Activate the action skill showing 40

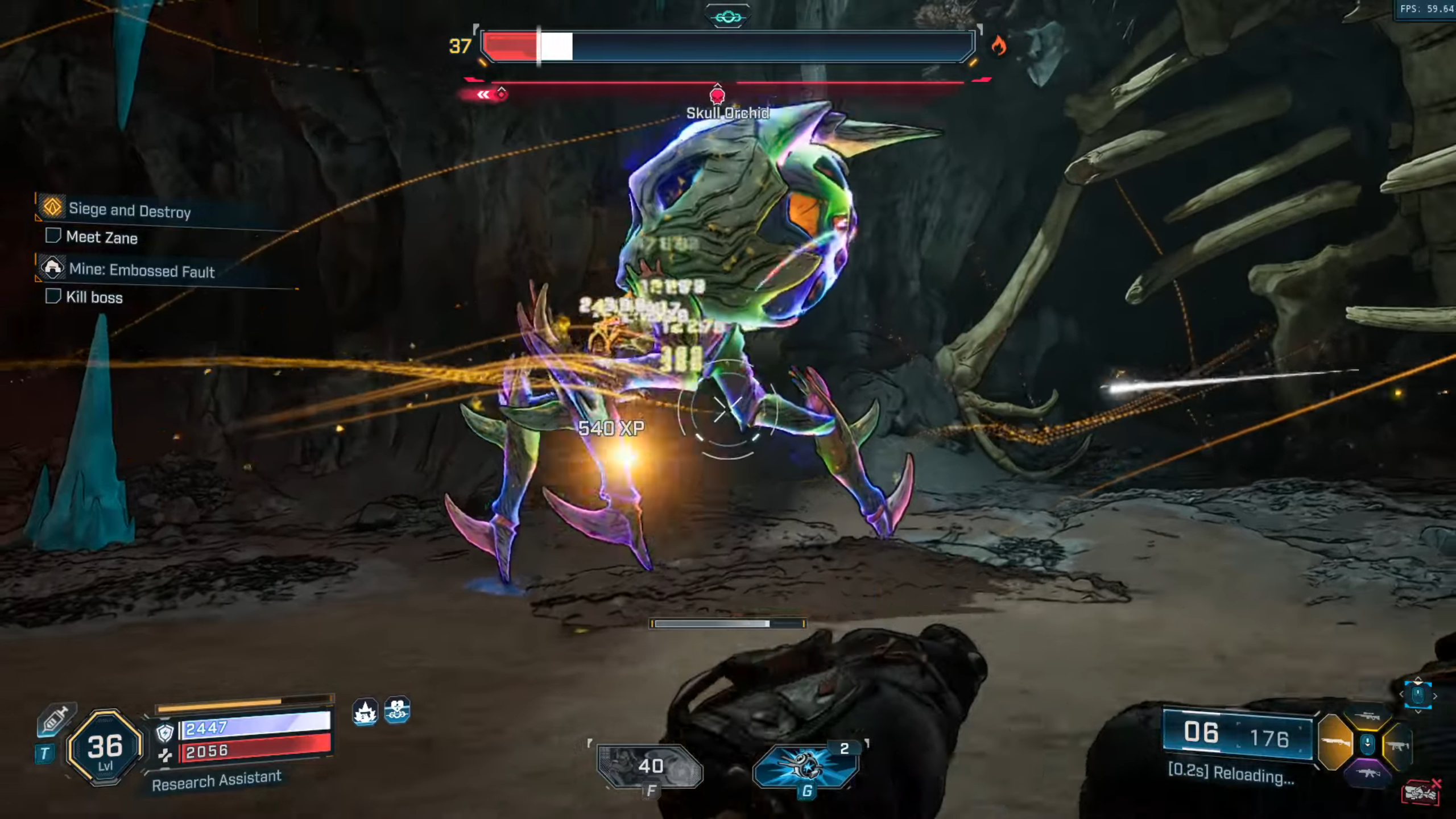[650, 767]
